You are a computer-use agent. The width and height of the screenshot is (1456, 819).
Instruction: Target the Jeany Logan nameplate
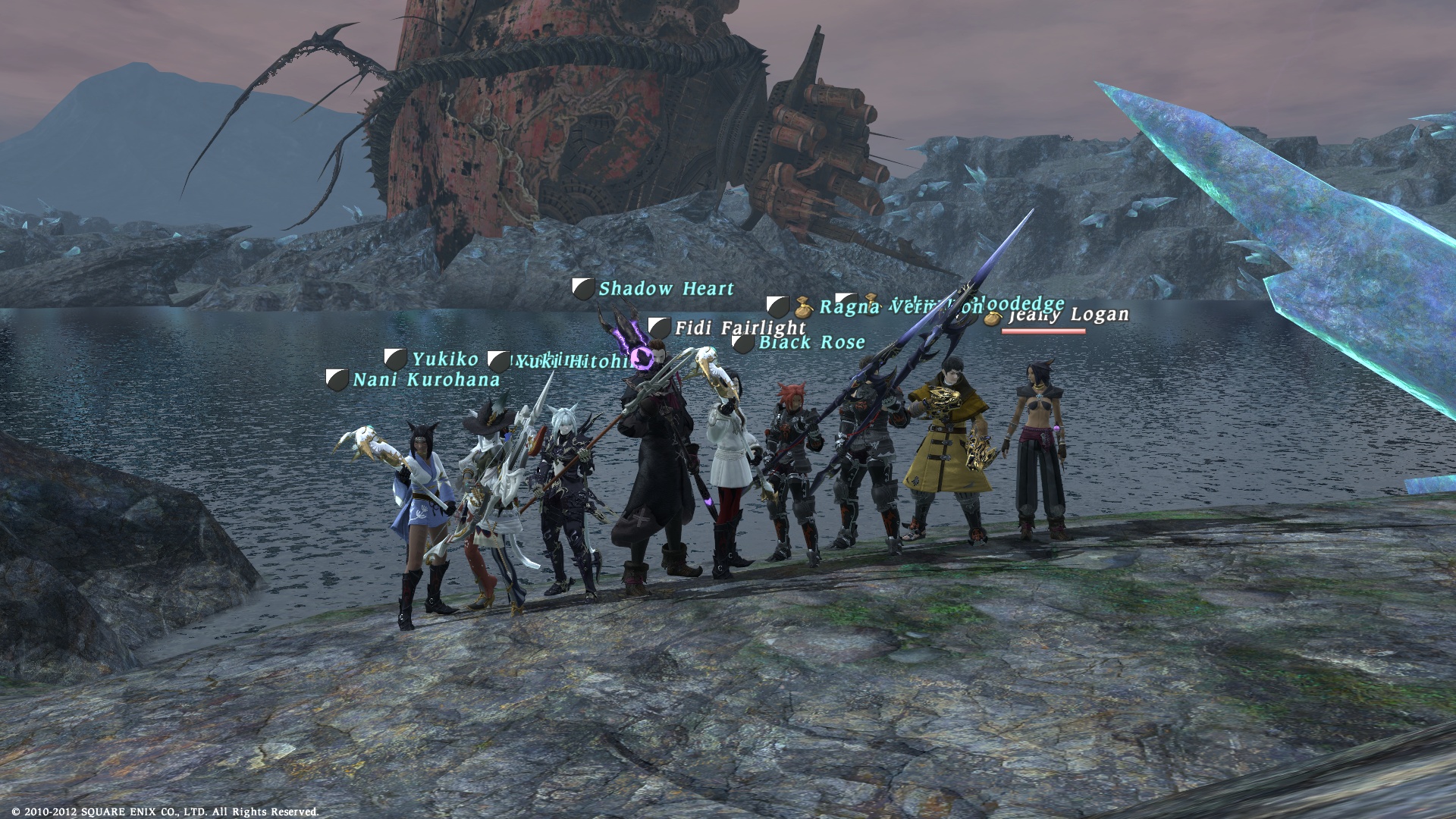tap(1069, 315)
